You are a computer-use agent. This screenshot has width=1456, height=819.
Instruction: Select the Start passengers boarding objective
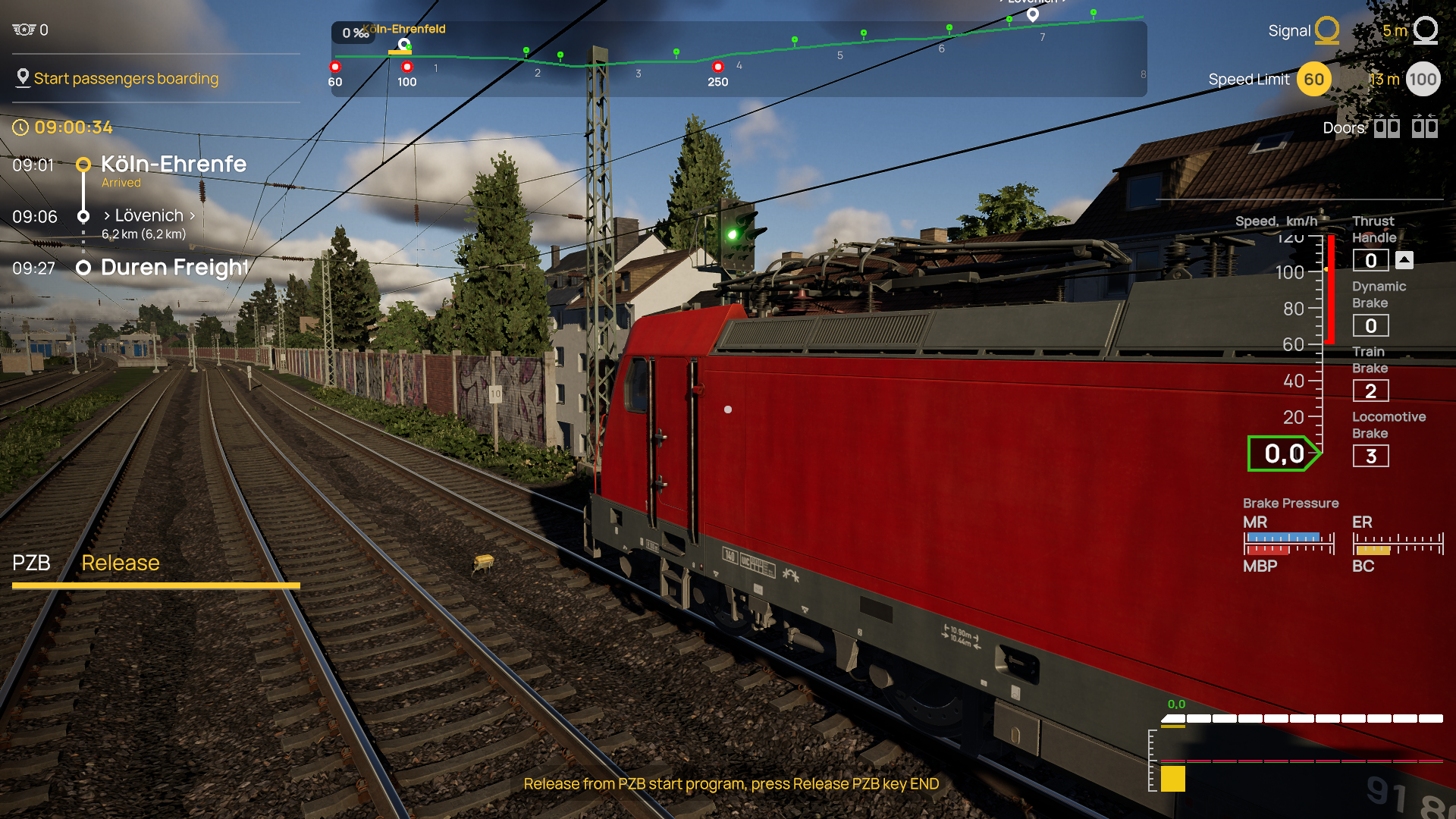tap(126, 78)
